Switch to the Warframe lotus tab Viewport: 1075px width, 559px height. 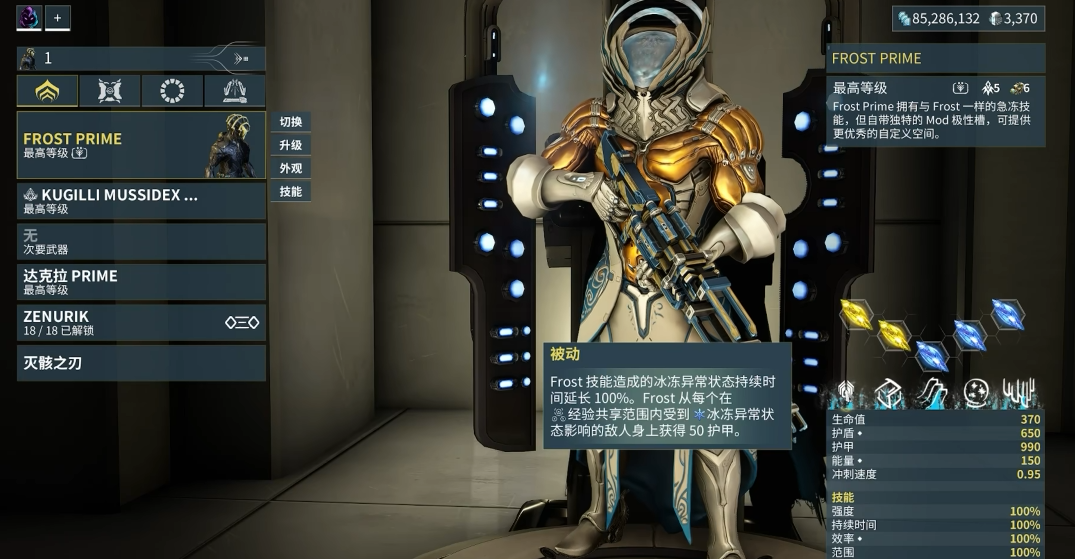pos(47,91)
